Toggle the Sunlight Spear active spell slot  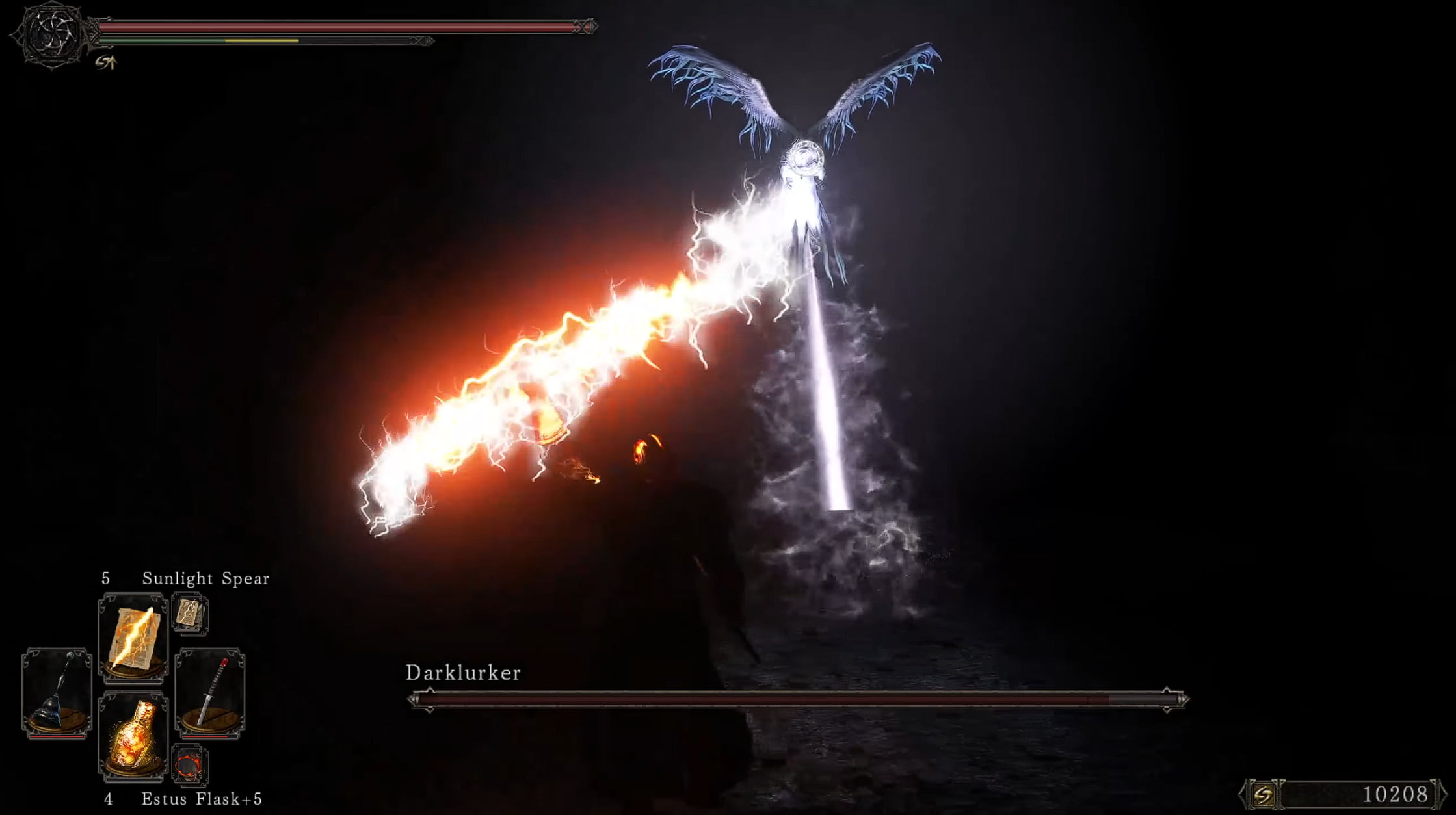tap(132, 639)
